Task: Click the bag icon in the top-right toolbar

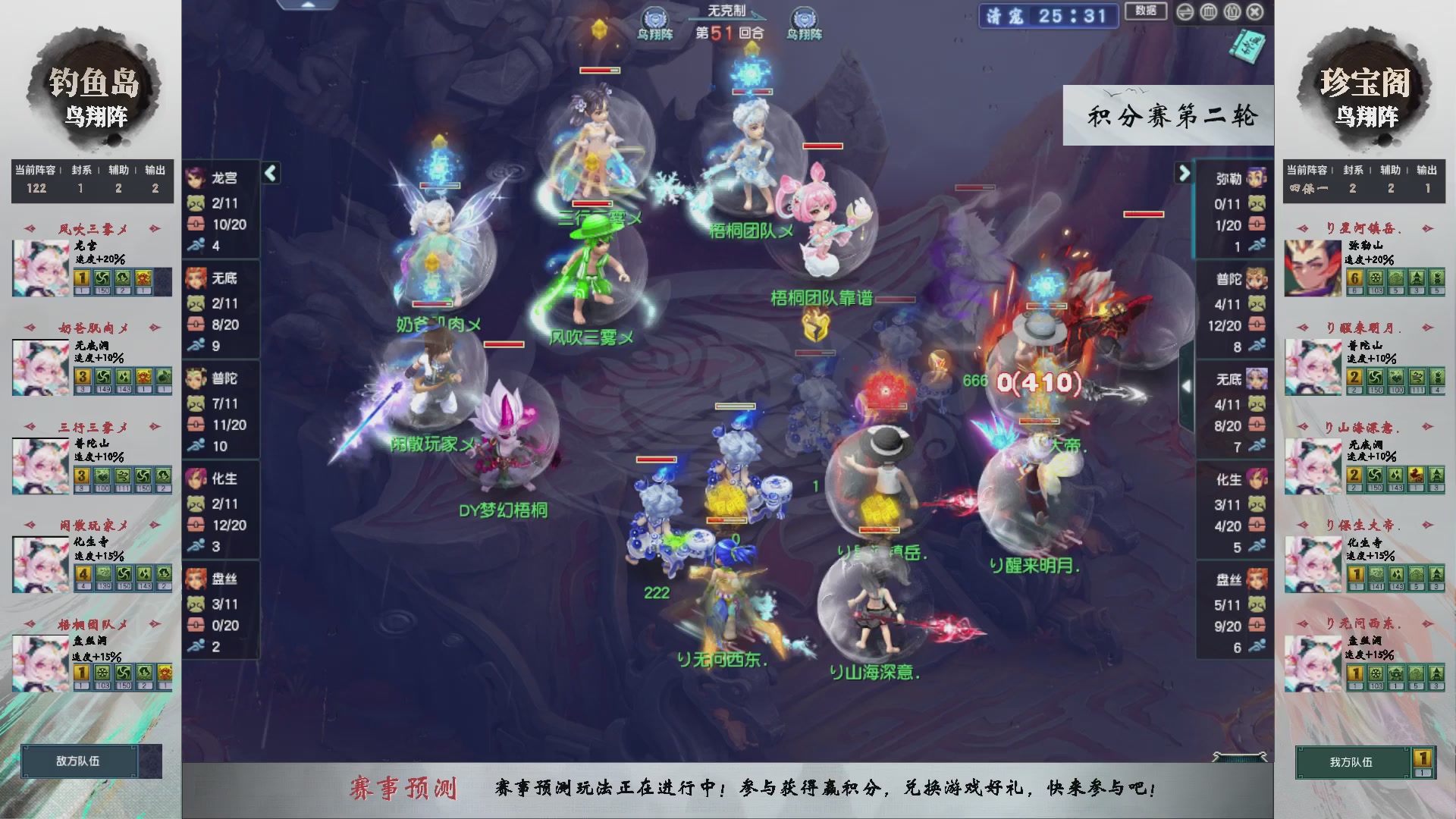Action: [x=1232, y=12]
